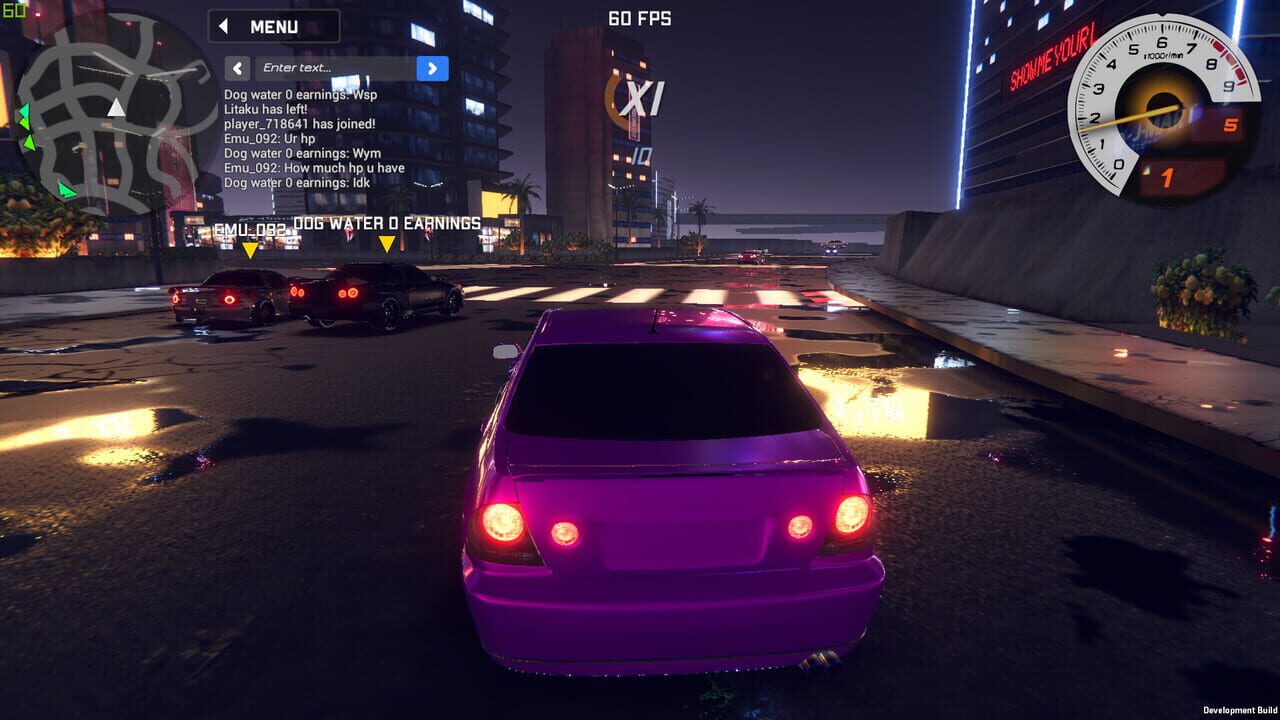This screenshot has height=720, width=1280.
Task: Click the yellow marker above DOG WATER 0 EARNINGS
Action: (x=387, y=241)
